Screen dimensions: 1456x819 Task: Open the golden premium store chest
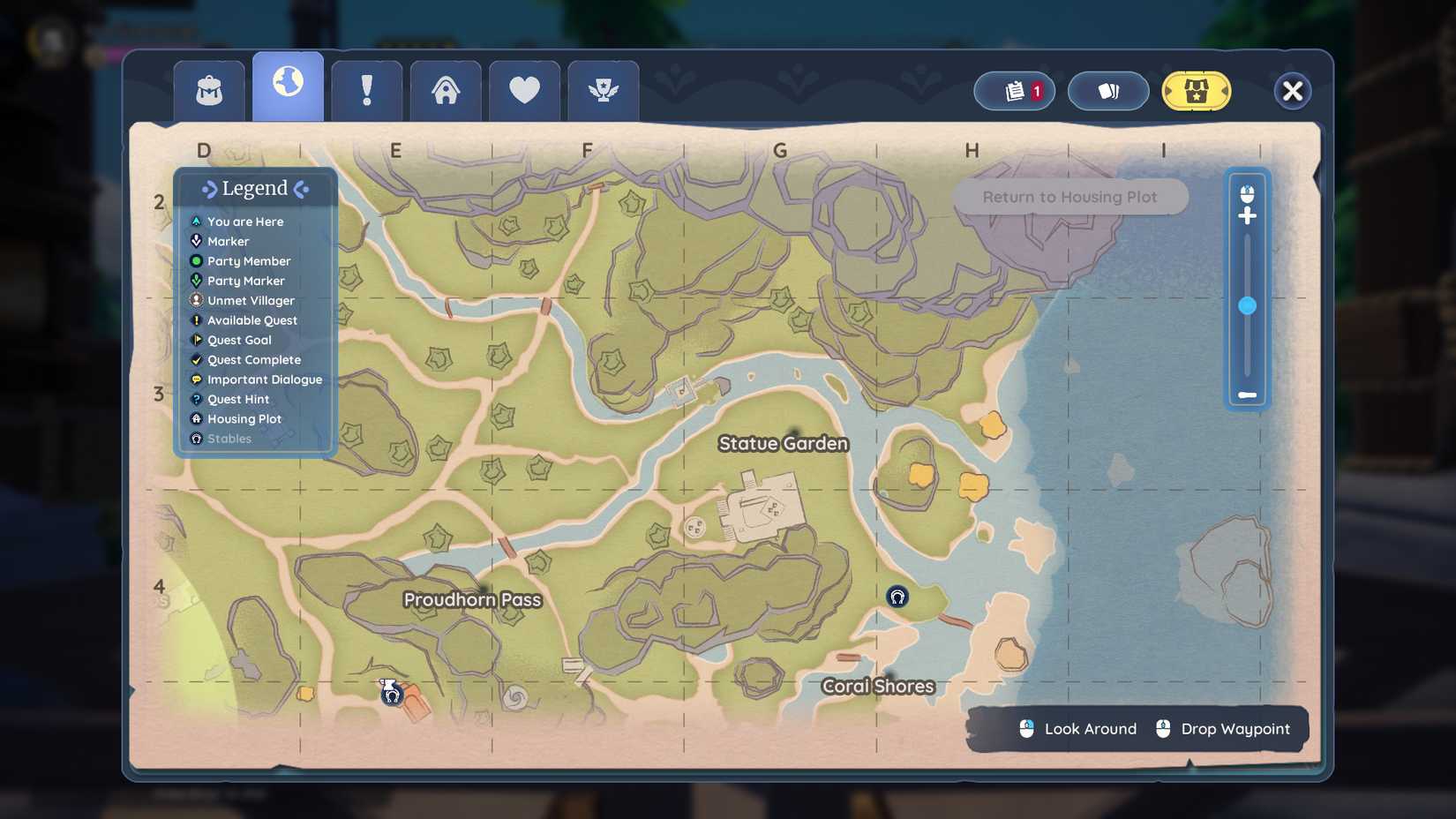(1197, 91)
